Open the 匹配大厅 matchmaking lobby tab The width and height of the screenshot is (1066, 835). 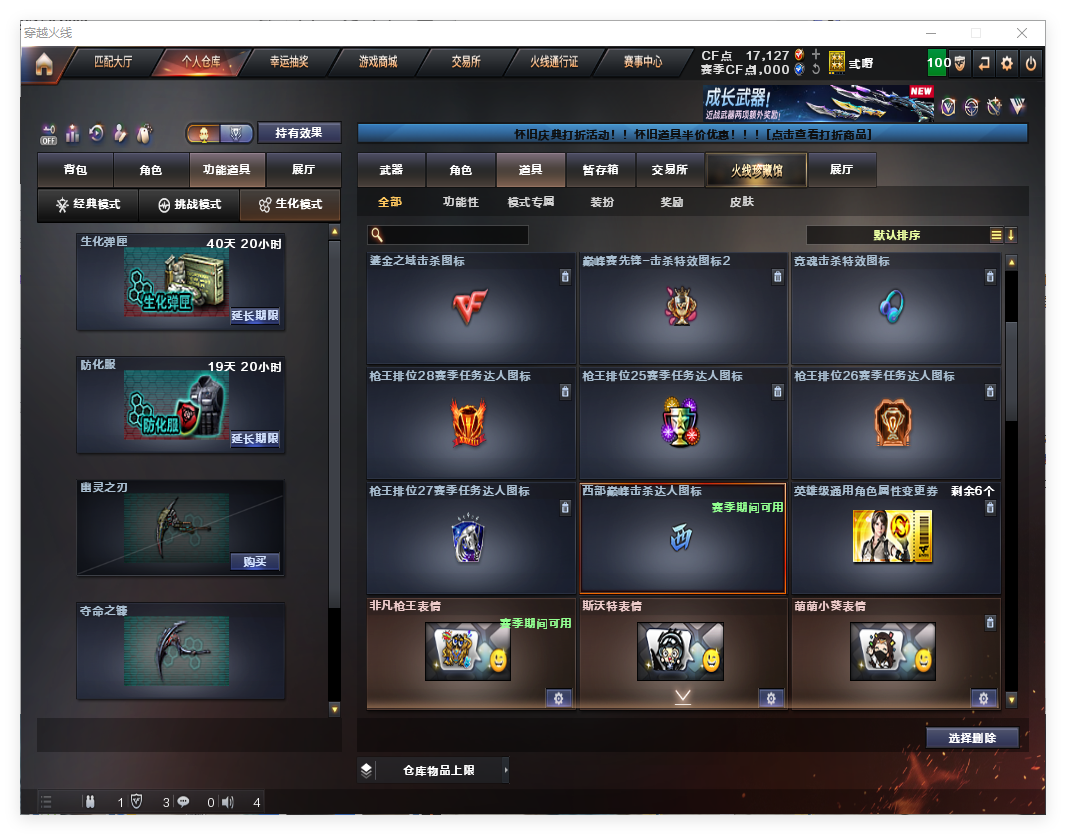tap(113, 62)
